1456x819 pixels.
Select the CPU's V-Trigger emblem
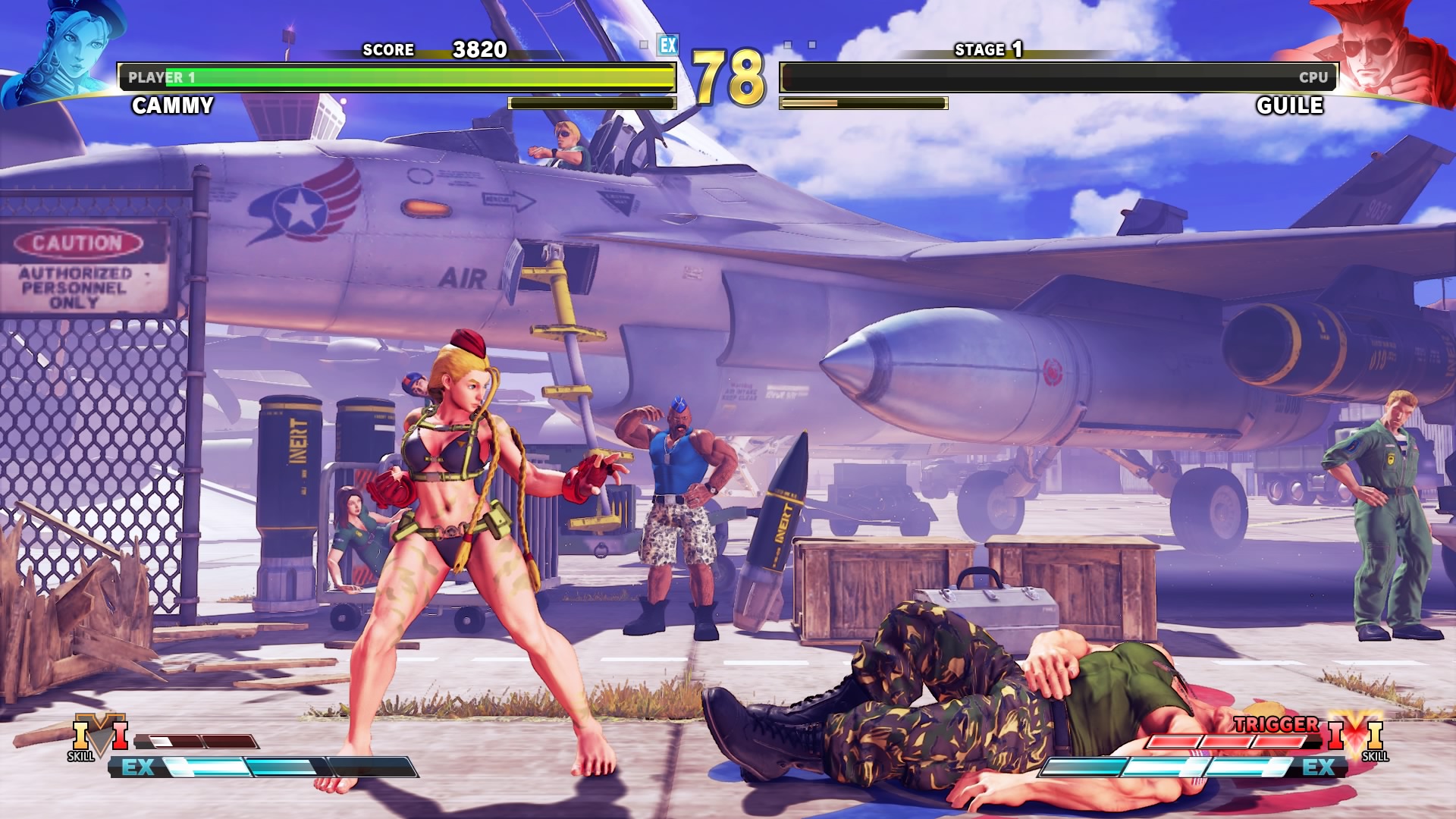pyautogui.click(x=1355, y=734)
